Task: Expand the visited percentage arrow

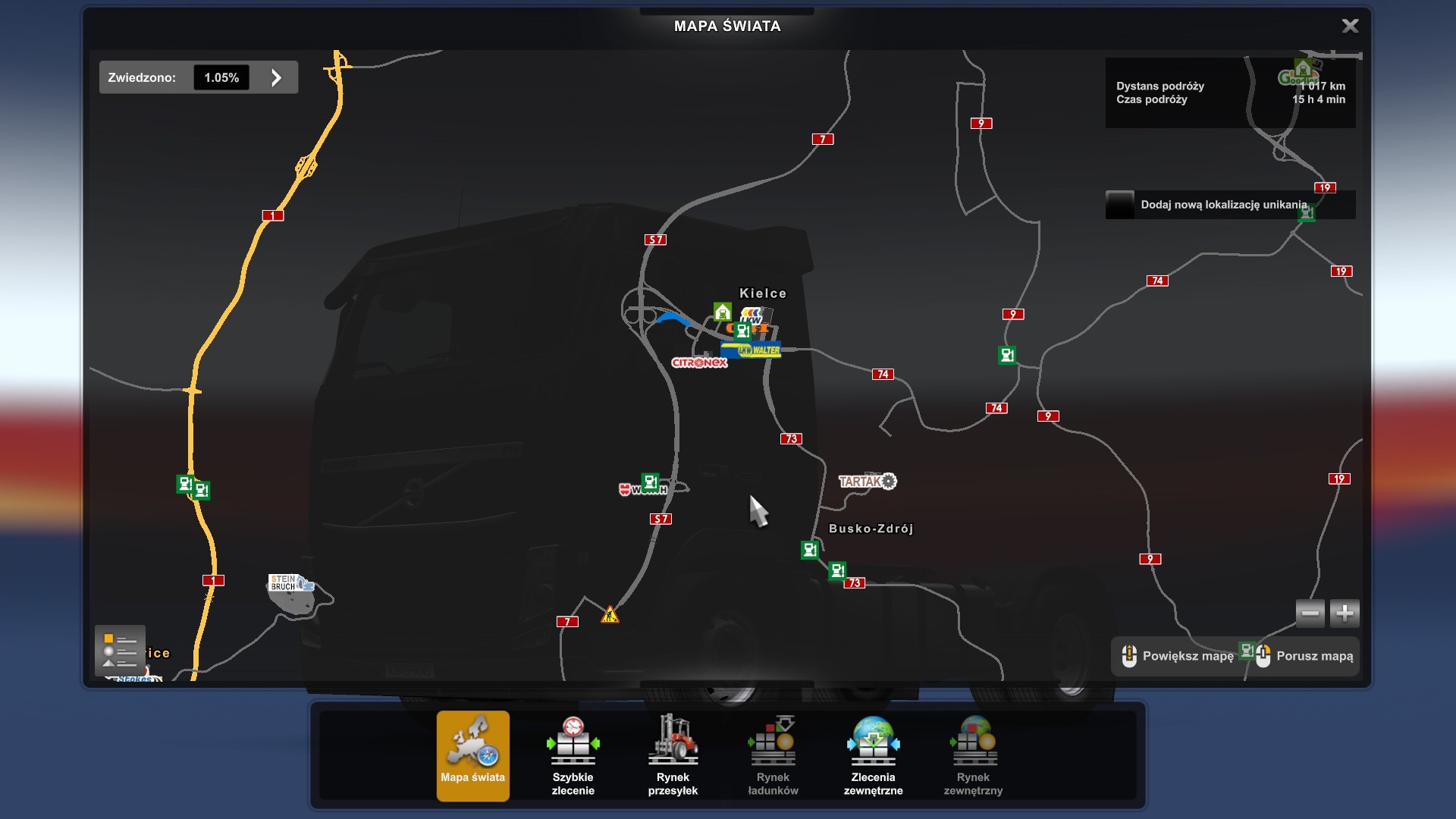Action: click(x=276, y=77)
